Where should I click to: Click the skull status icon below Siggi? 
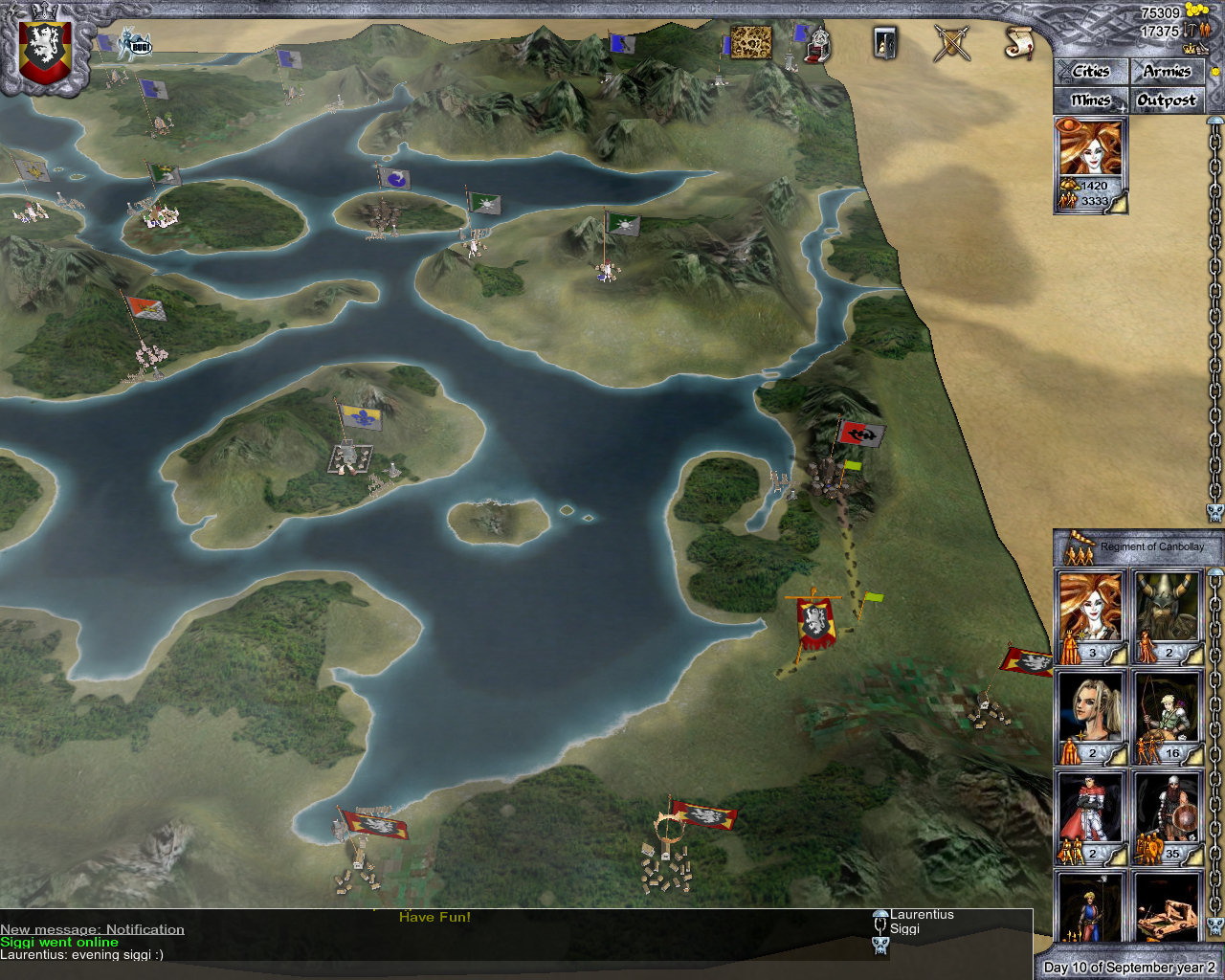880,946
